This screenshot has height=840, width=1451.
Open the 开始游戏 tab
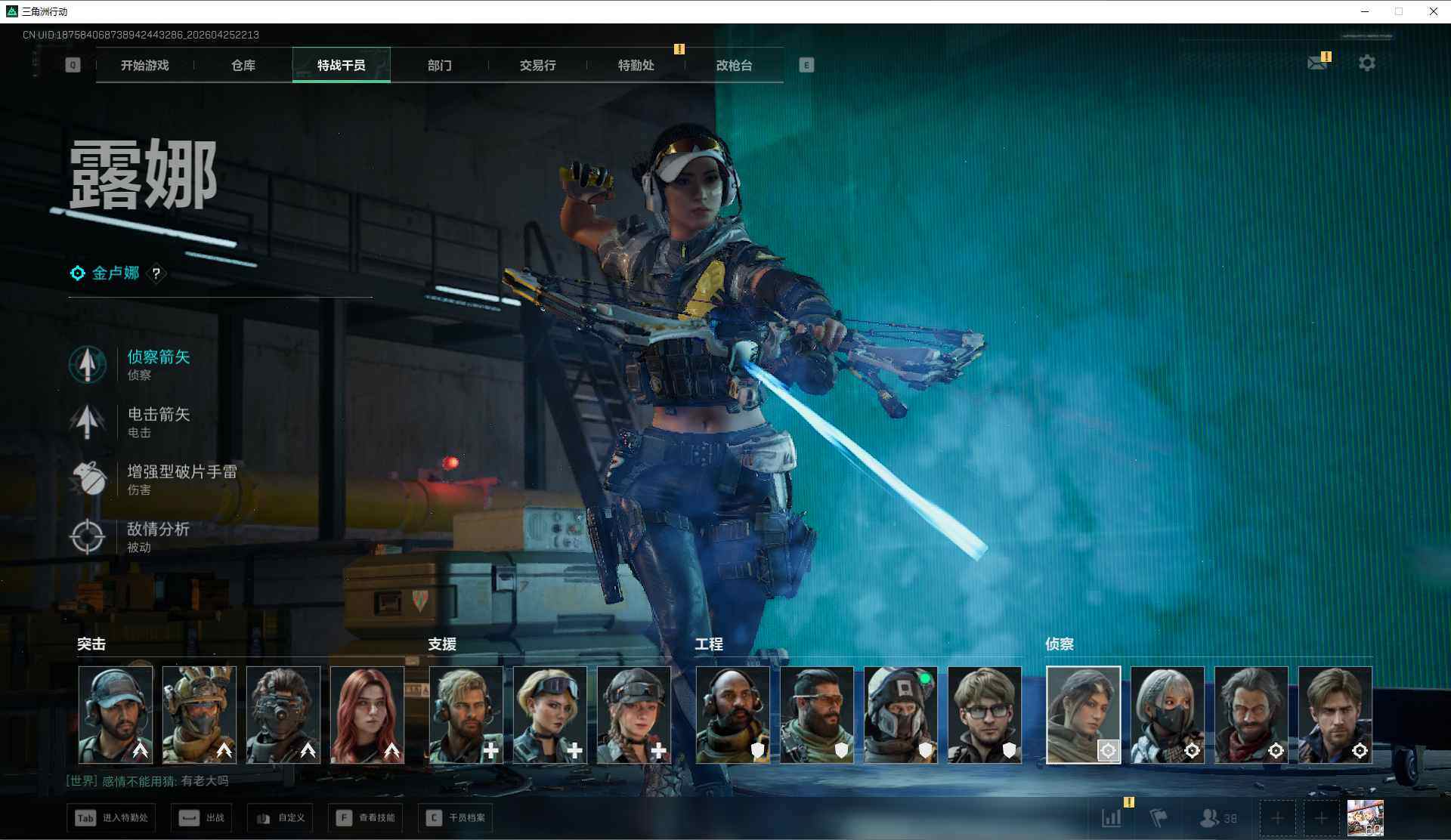pos(144,66)
